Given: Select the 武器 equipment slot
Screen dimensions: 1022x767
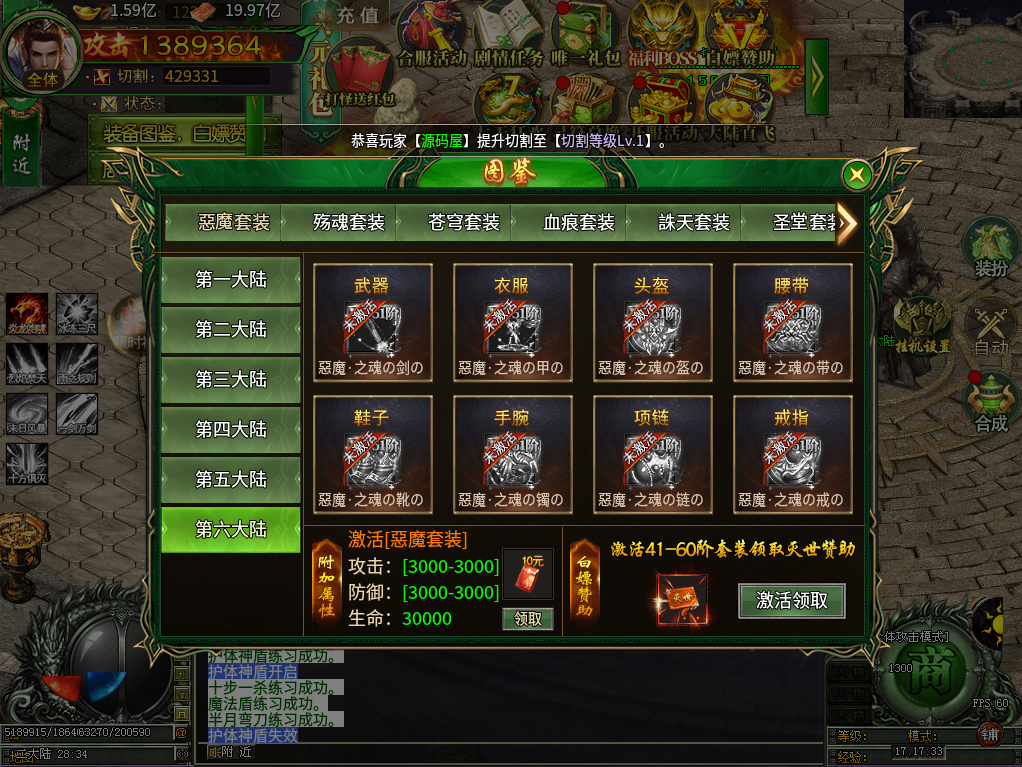Looking at the screenshot, I should point(372,324).
